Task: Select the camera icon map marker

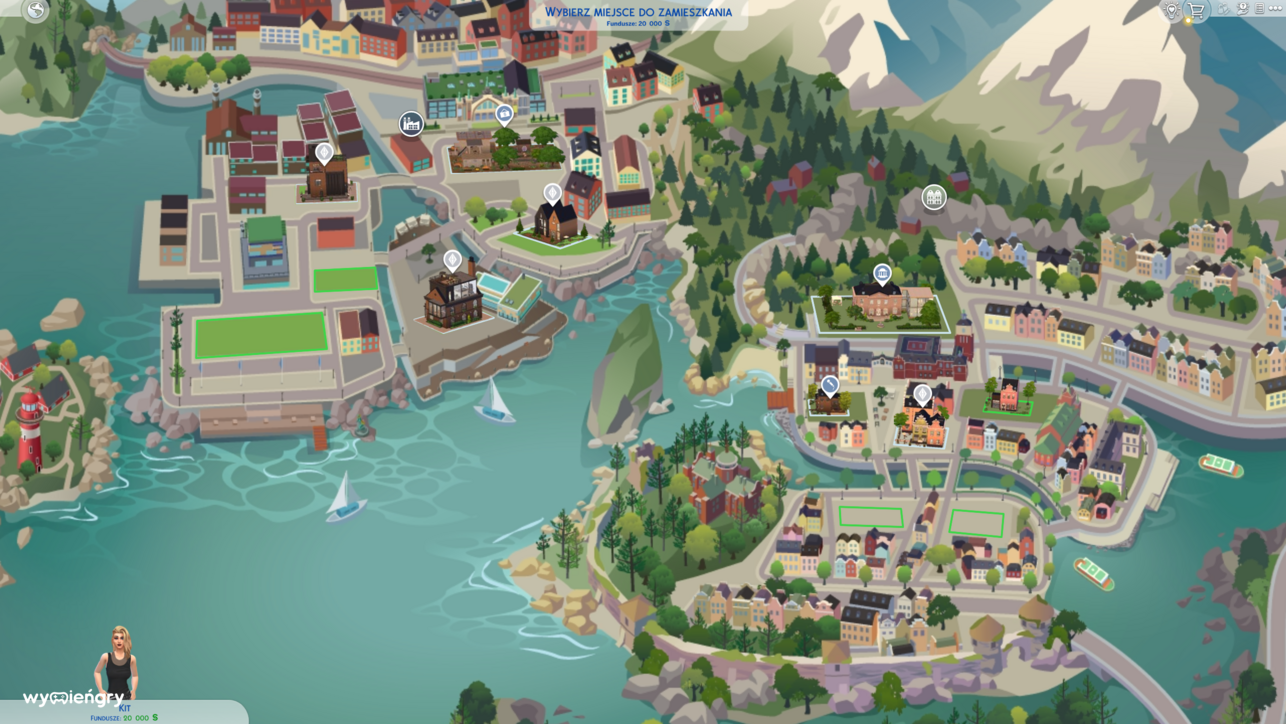Action: [505, 114]
